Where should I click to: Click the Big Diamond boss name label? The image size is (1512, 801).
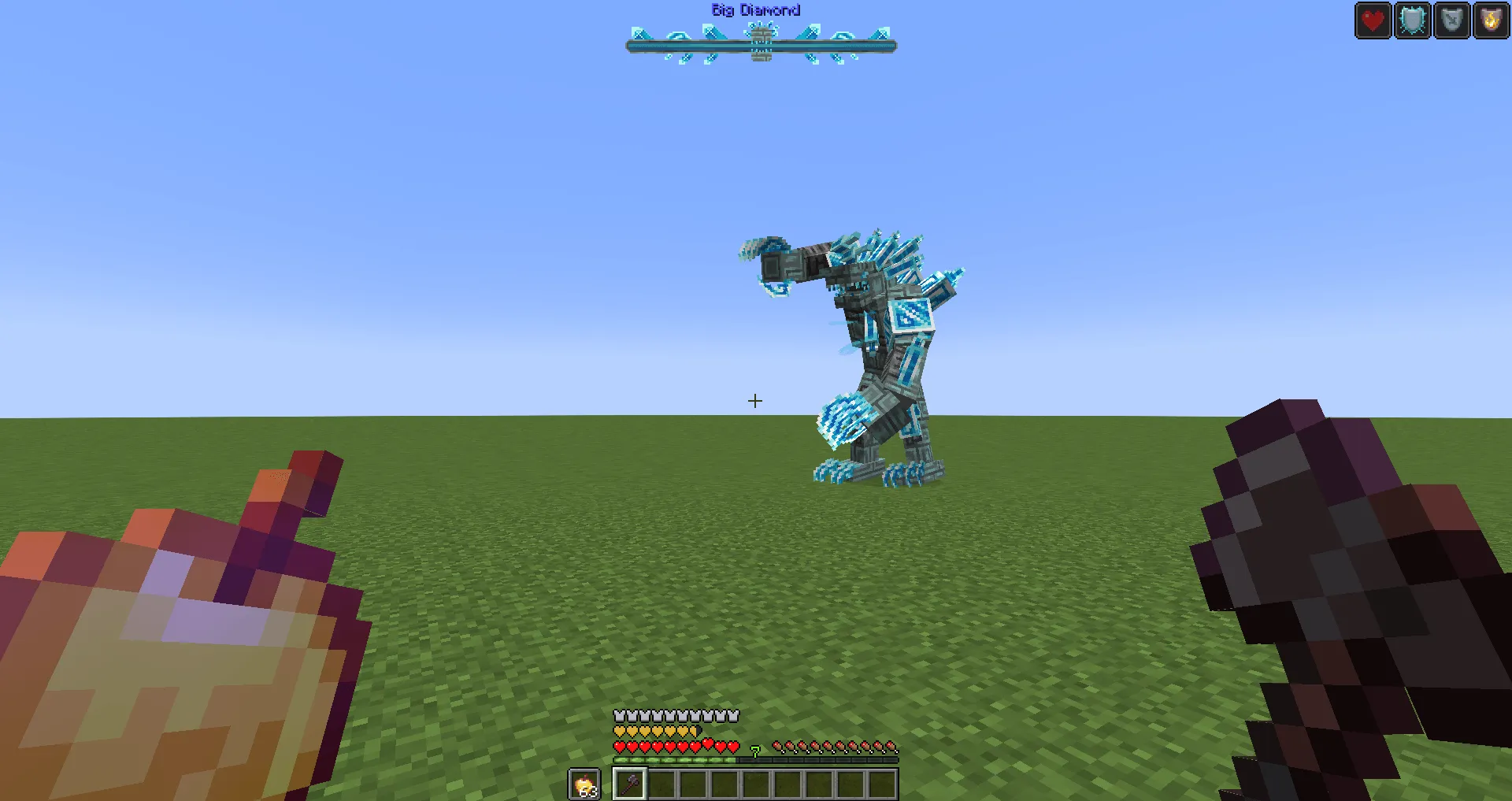(x=754, y=9)
